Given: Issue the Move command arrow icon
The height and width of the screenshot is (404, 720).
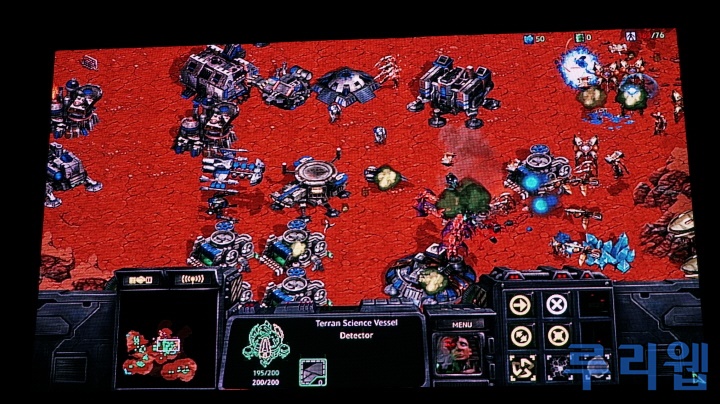Looking at the screenshot, I should tap(518, 304).
